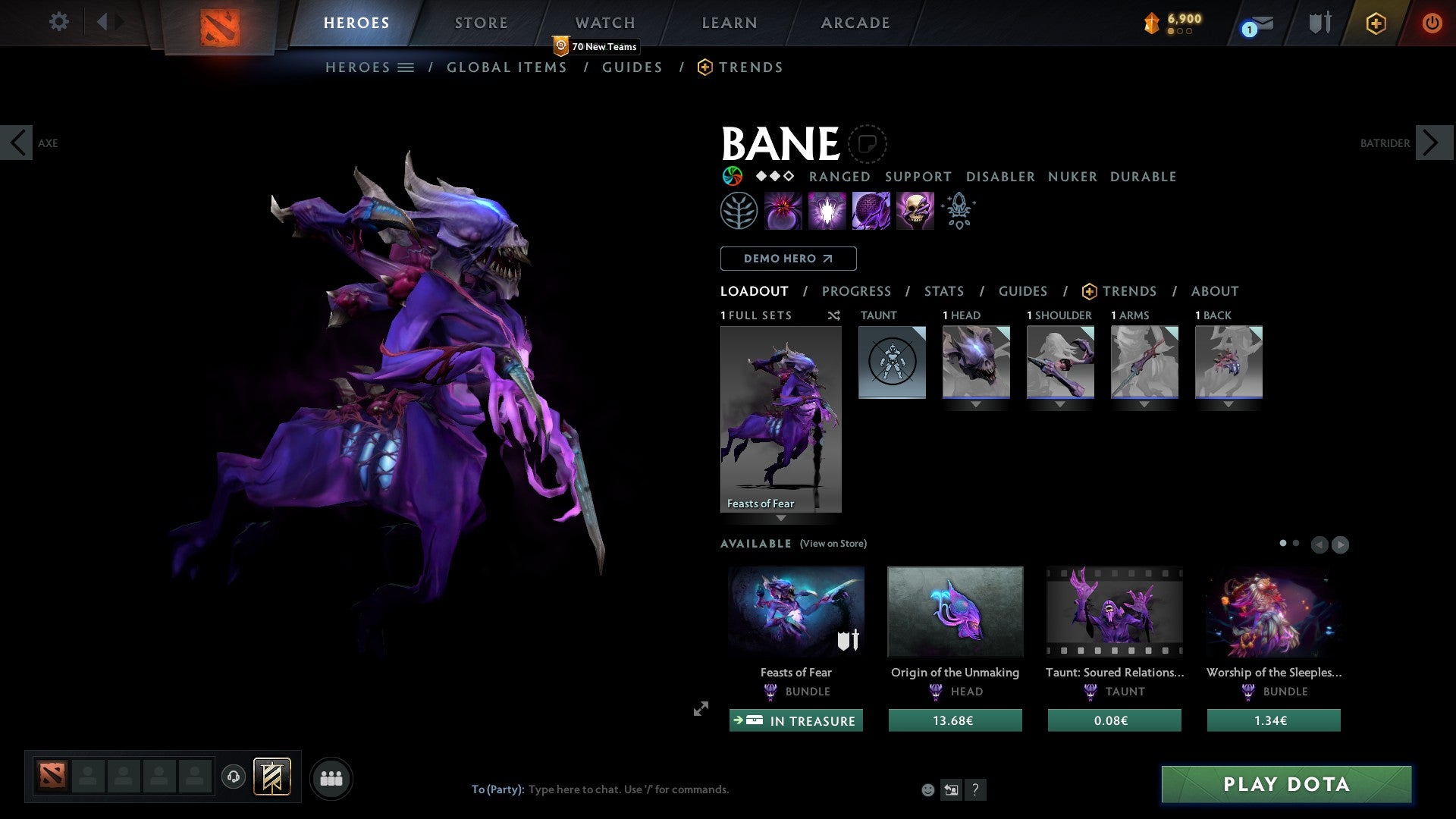Open the Taunt loadout slot
Viewport: 1456px width, 819px height.
[x=892, y=362]
